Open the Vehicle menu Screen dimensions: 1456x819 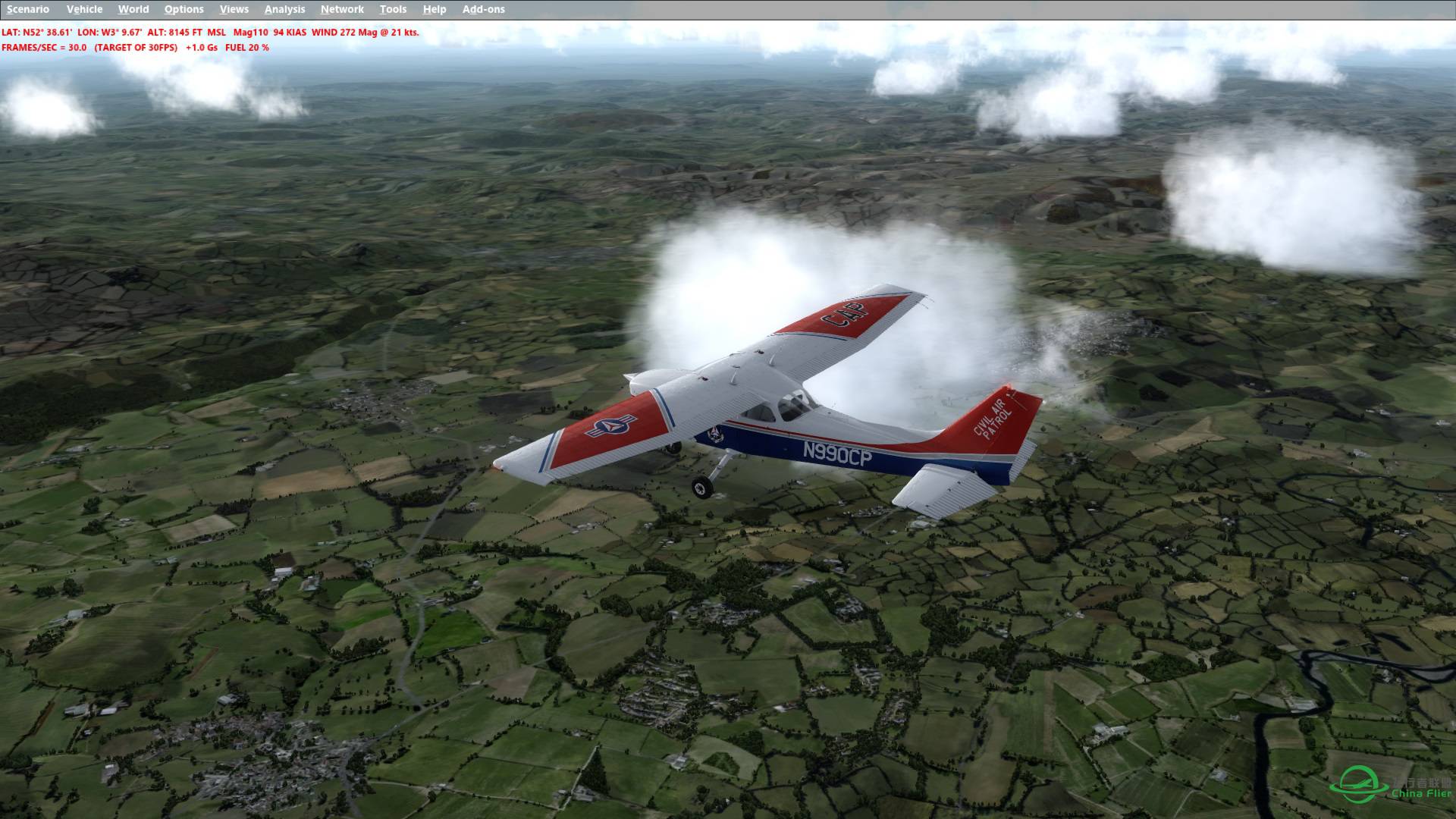(85, 9)
